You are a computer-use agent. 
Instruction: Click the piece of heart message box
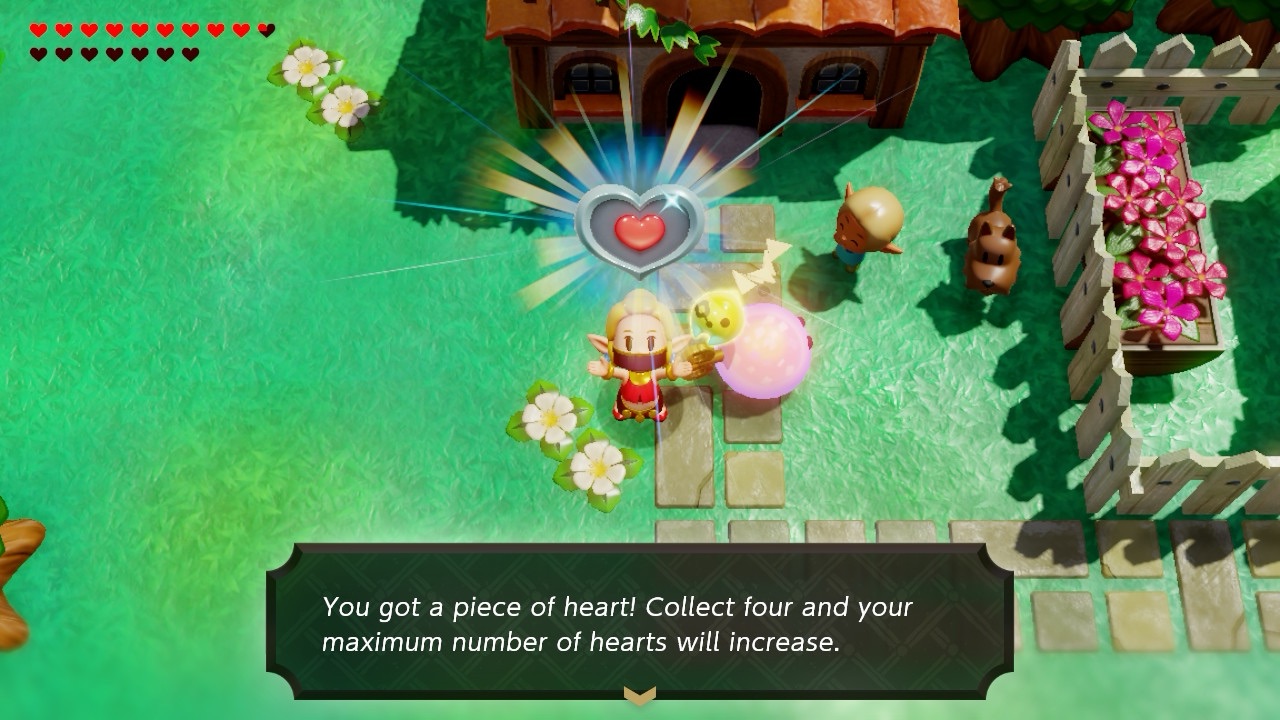[639, 622]
